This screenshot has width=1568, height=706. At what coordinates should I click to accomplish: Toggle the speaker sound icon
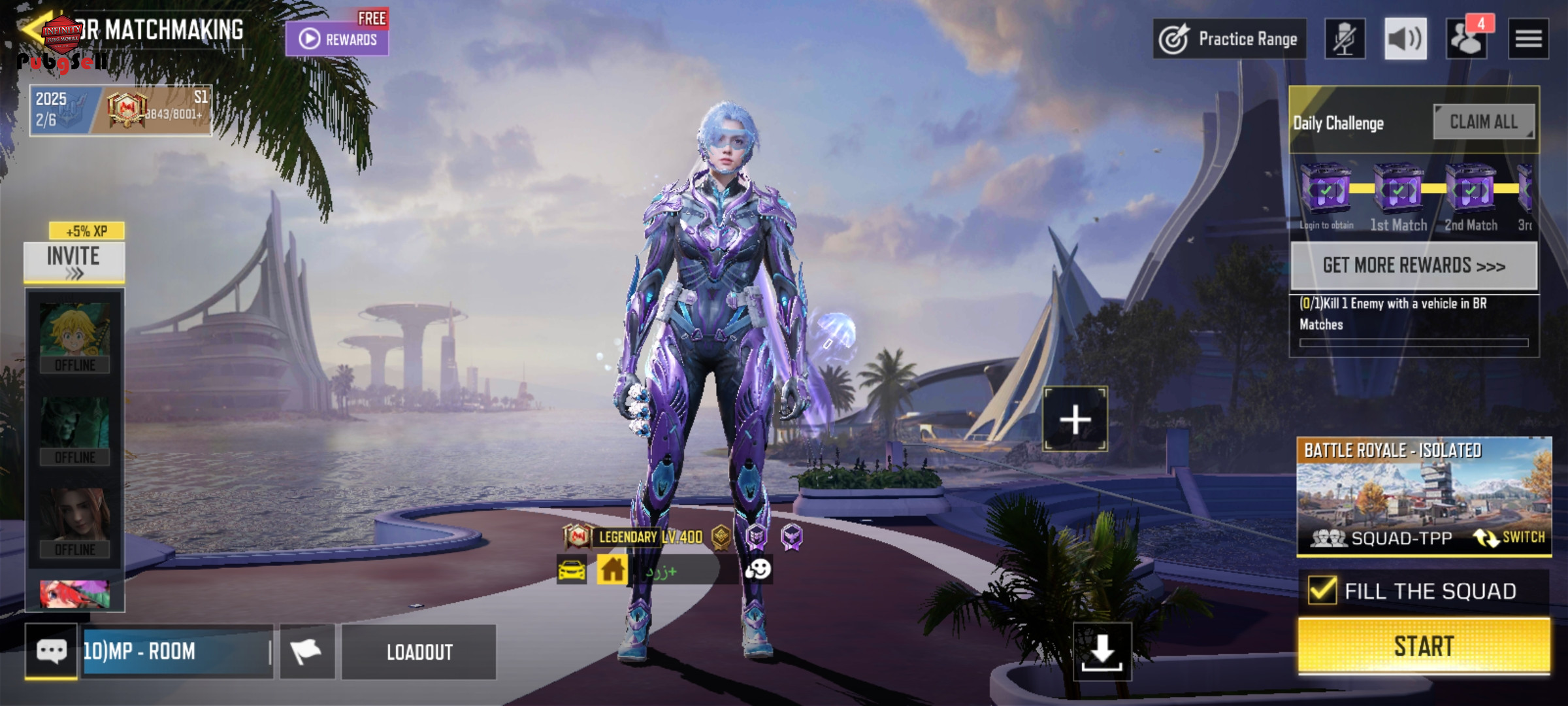click(1405, 39)
